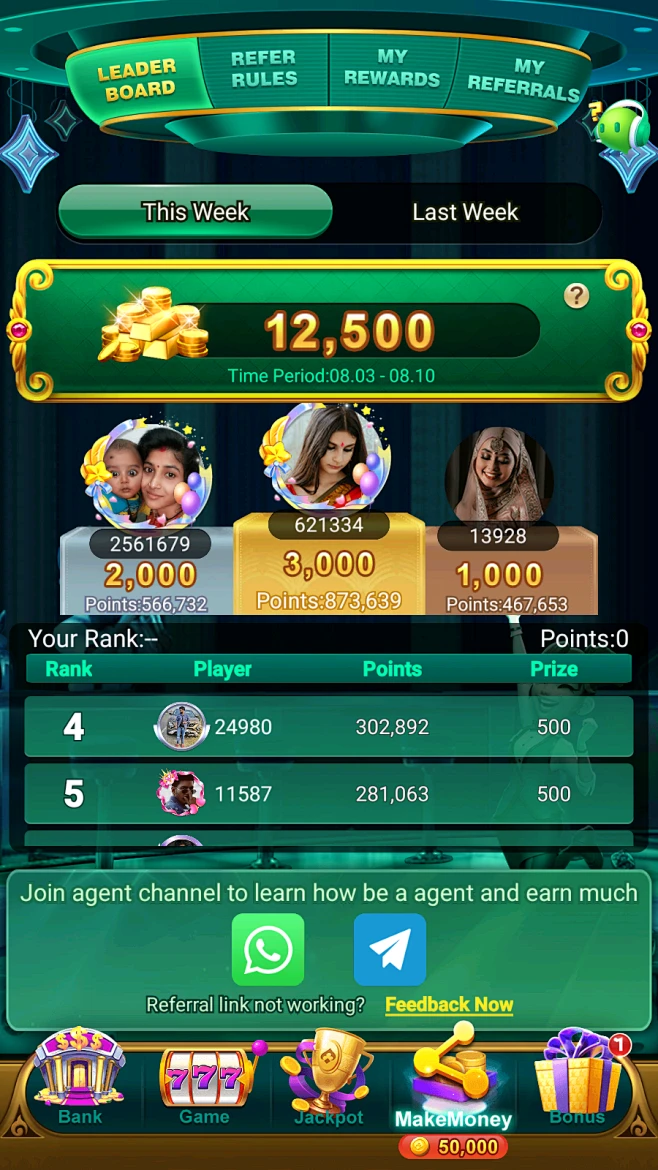Screen dimensions: 658x1170
Task: Join the agent channel via Telegram
Action: click(x=390, y=949)
